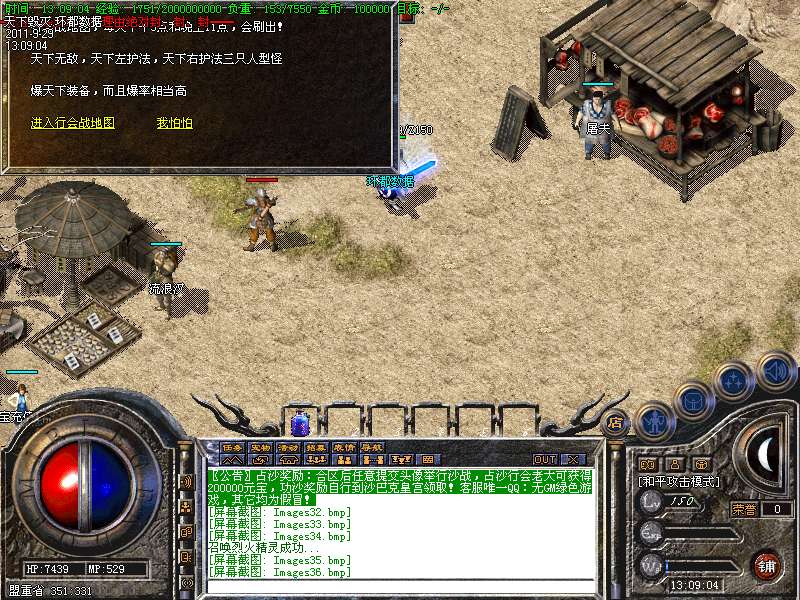Open the backpack bag icon
The width and height of the screenshot is (800, 600).
point(693,402)
